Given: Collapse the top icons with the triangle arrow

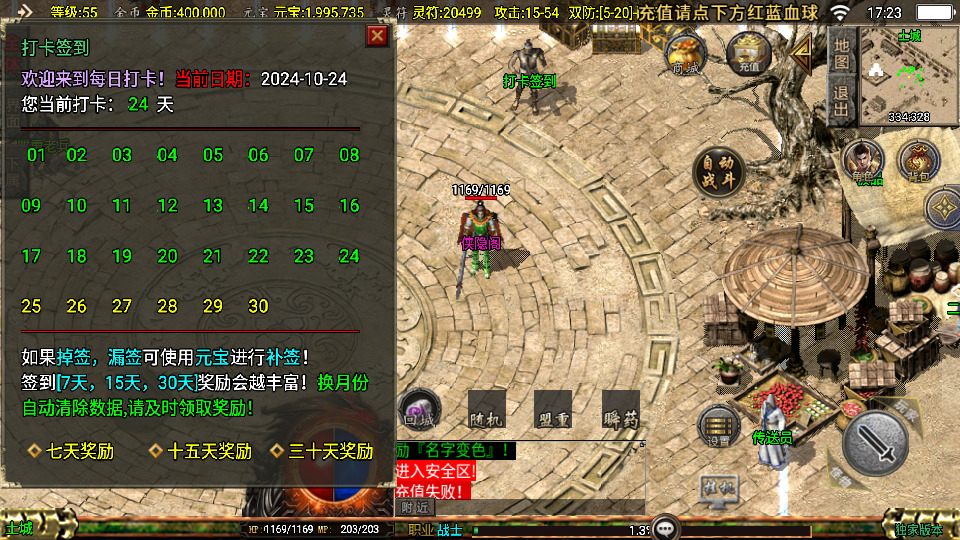Looking at the screenshot, I should click(802, 54).
